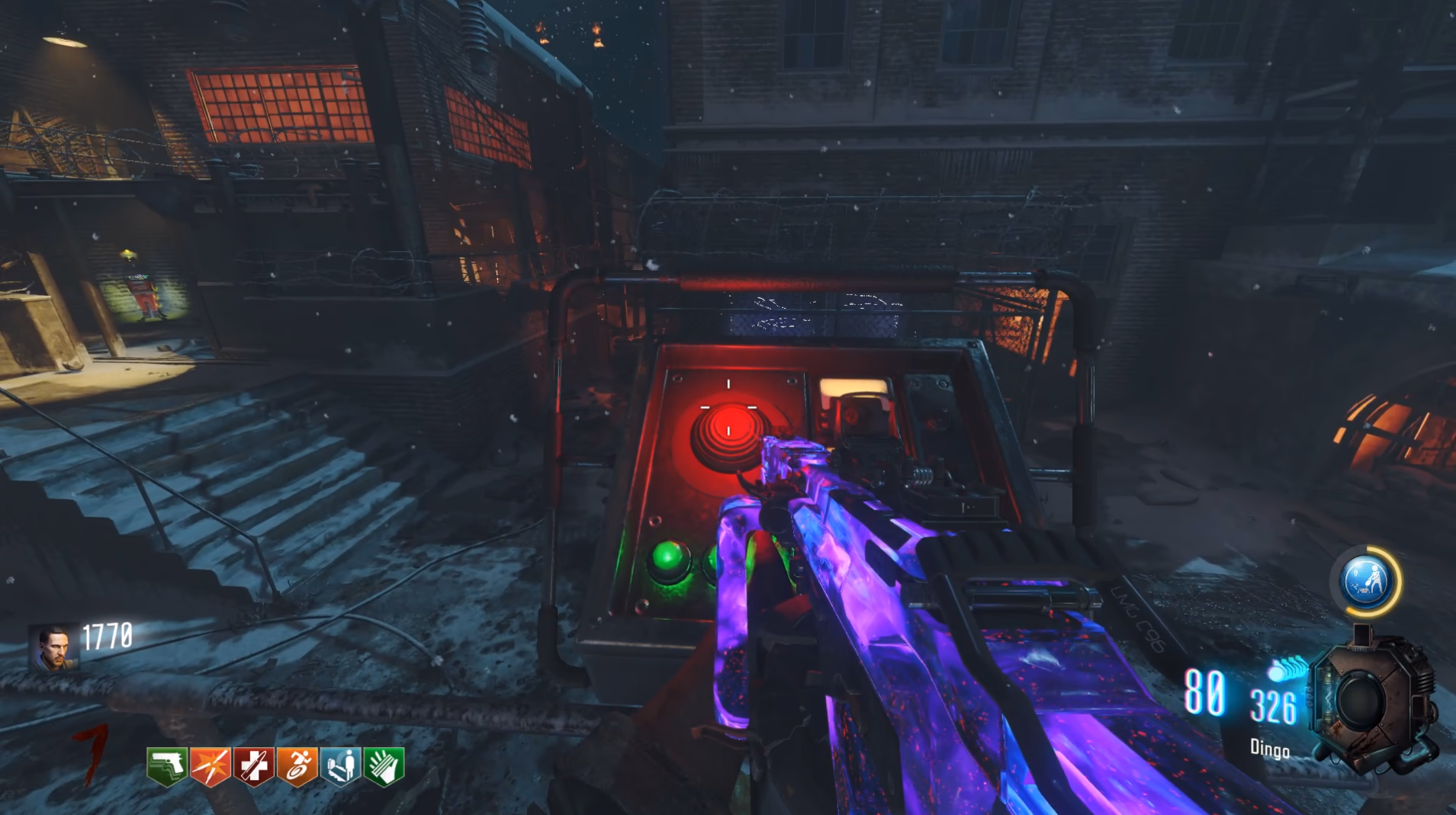Click the Speed Cola green hand perk icon
Screen dimensions: 1456x815
(384, 766)
